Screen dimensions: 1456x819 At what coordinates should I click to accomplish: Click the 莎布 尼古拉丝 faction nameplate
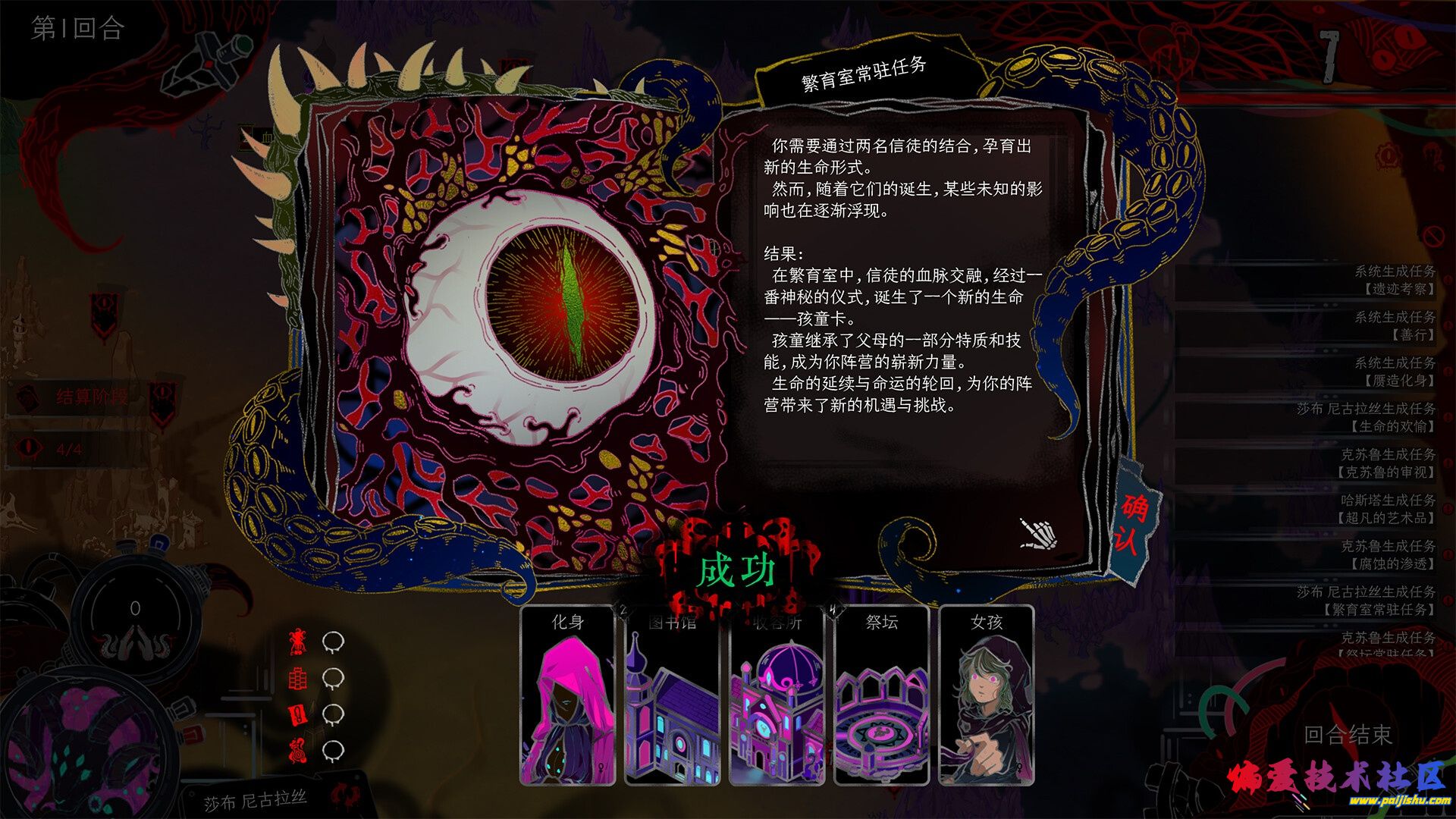pos(255,800)
